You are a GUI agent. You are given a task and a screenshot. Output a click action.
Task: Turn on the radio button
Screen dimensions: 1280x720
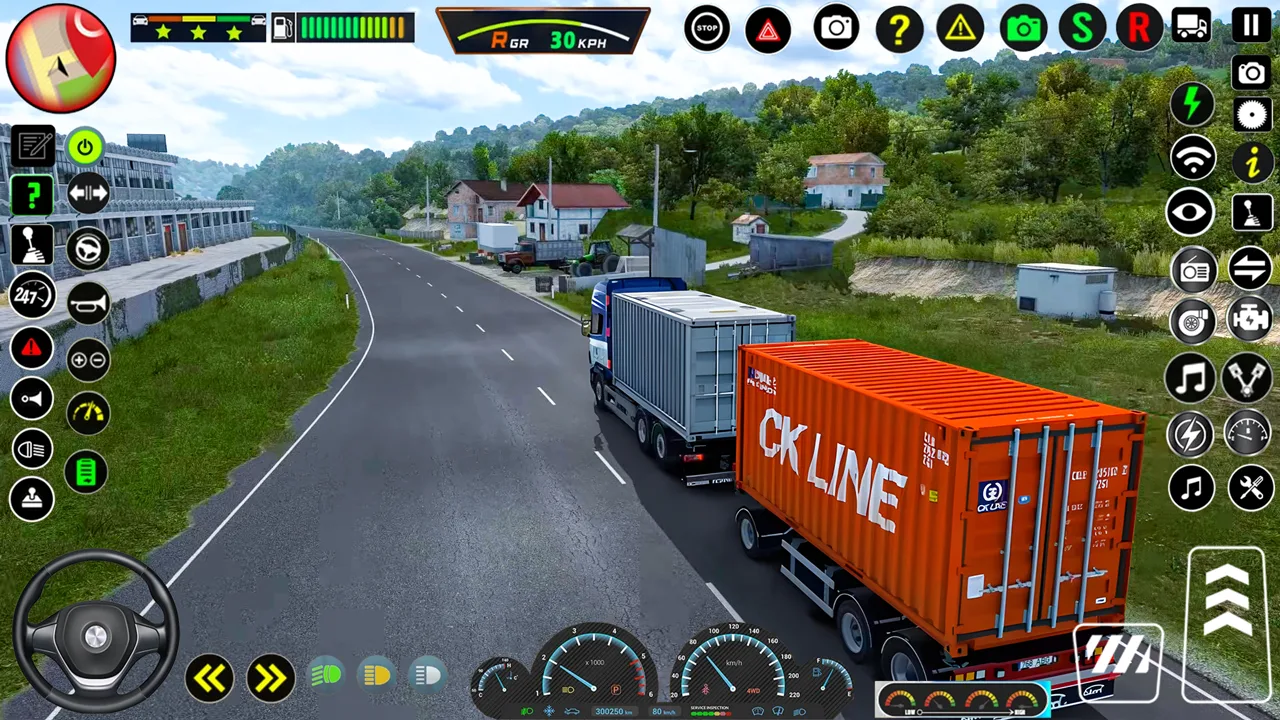pyautogui.click(x=1193, y=269)
